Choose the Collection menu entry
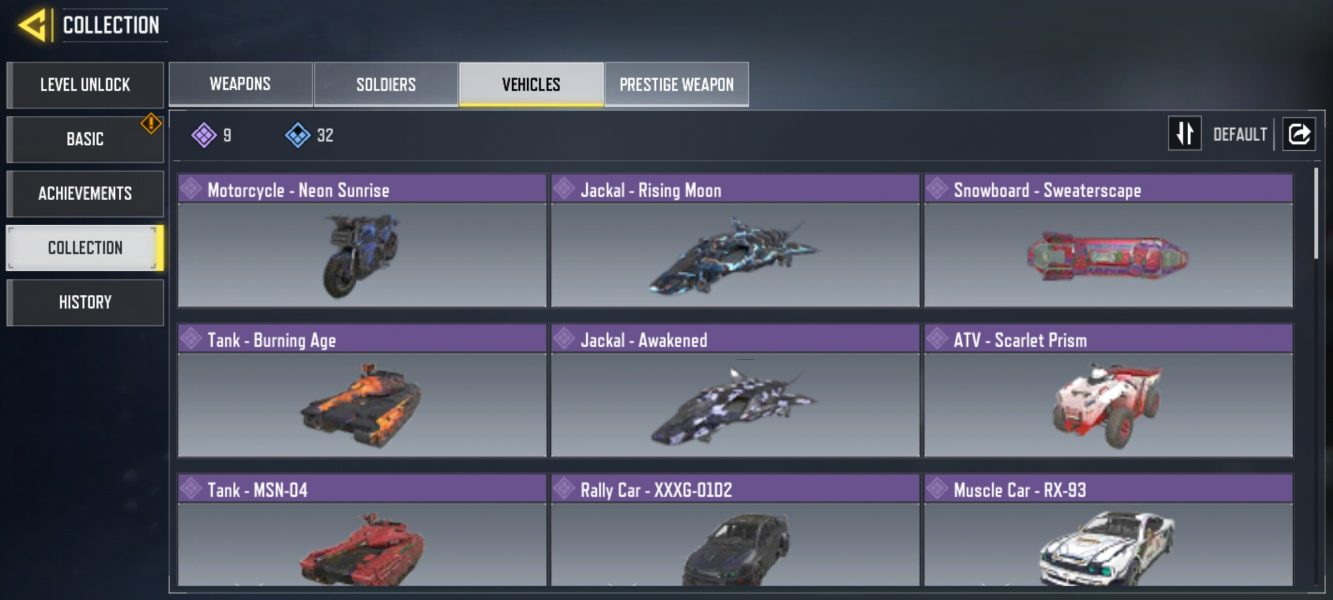This screenshot has width=1333, height=600. 85,248
